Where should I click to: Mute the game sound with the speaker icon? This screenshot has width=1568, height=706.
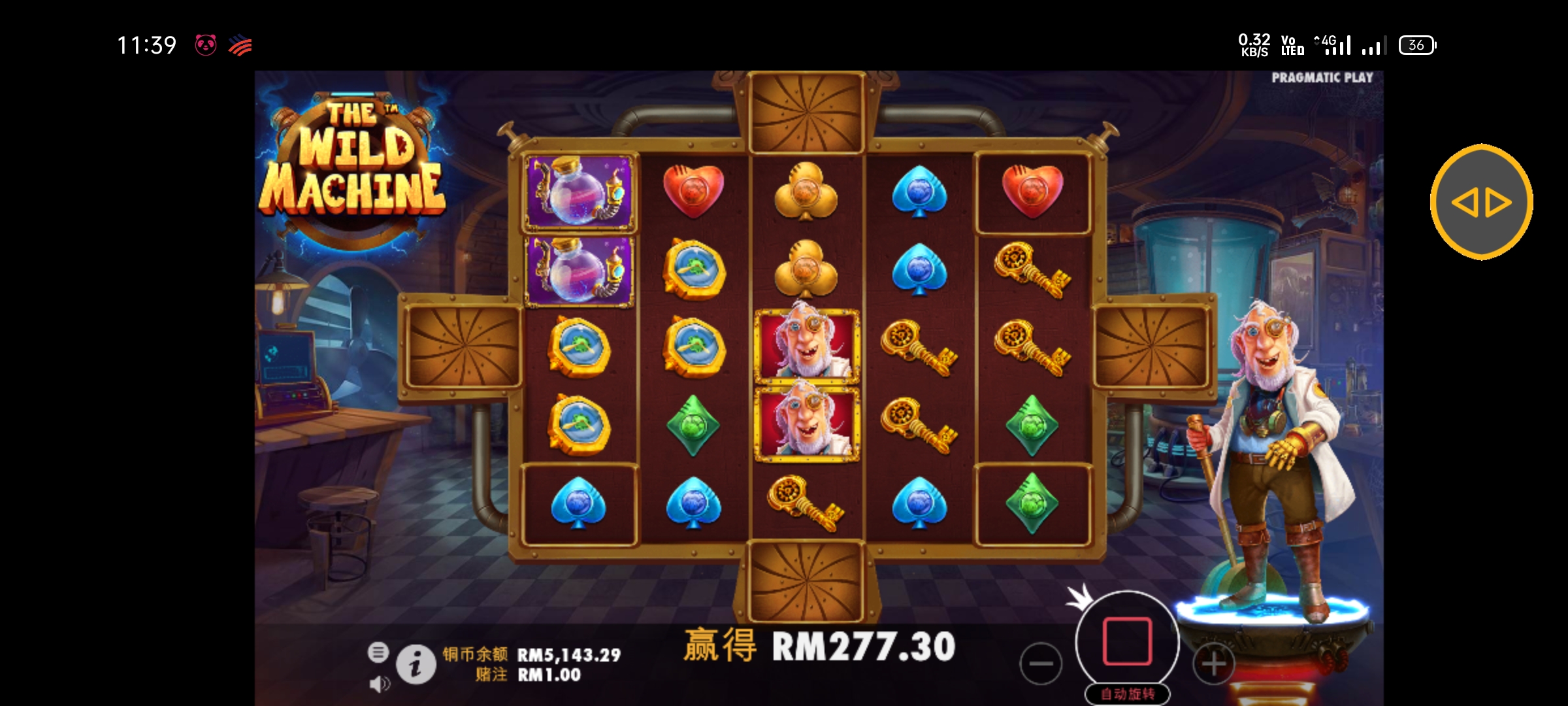coord(379,685)
